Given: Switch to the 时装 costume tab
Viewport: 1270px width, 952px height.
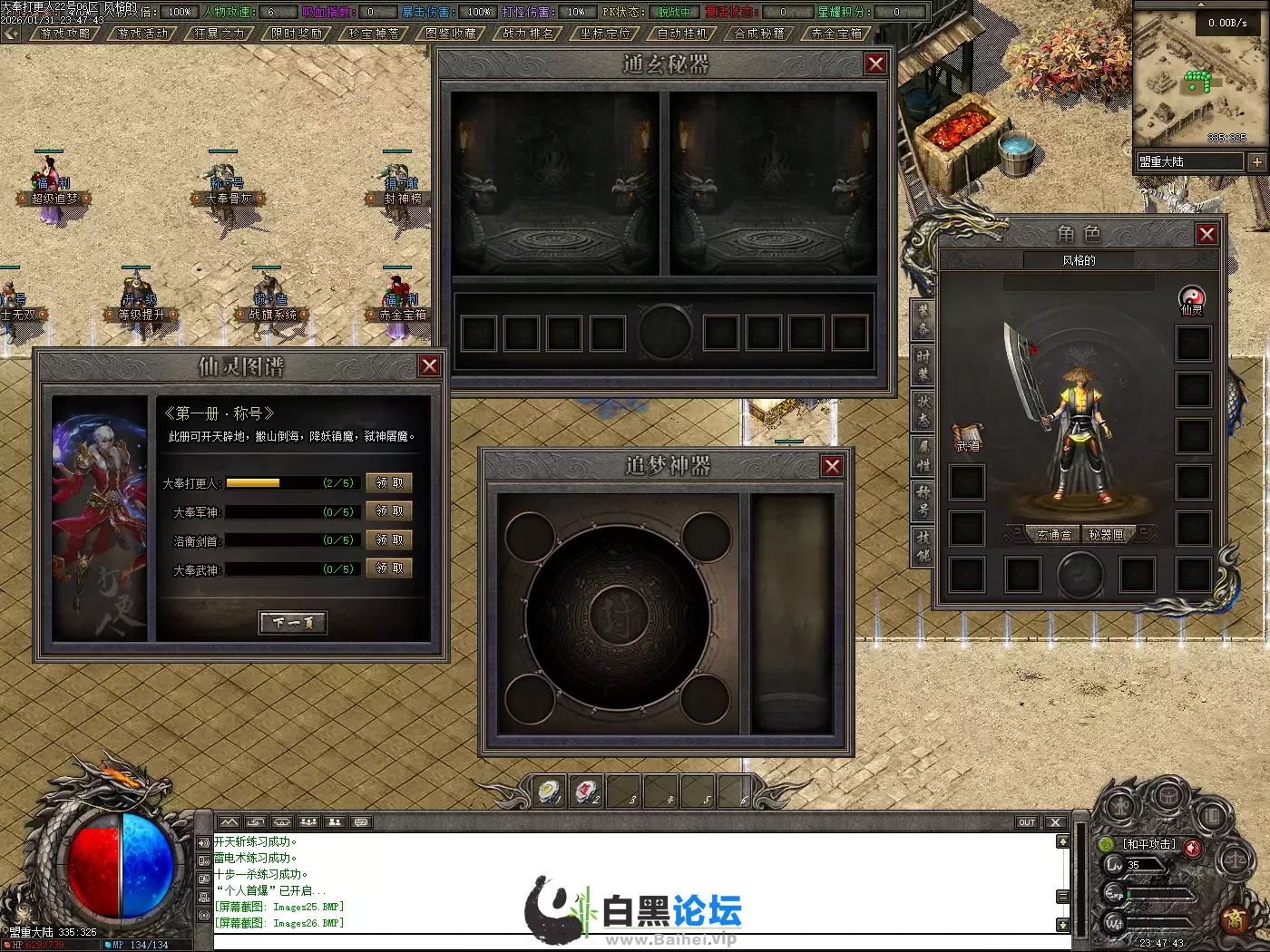Looking at the screenshot, I should point(923,364).
